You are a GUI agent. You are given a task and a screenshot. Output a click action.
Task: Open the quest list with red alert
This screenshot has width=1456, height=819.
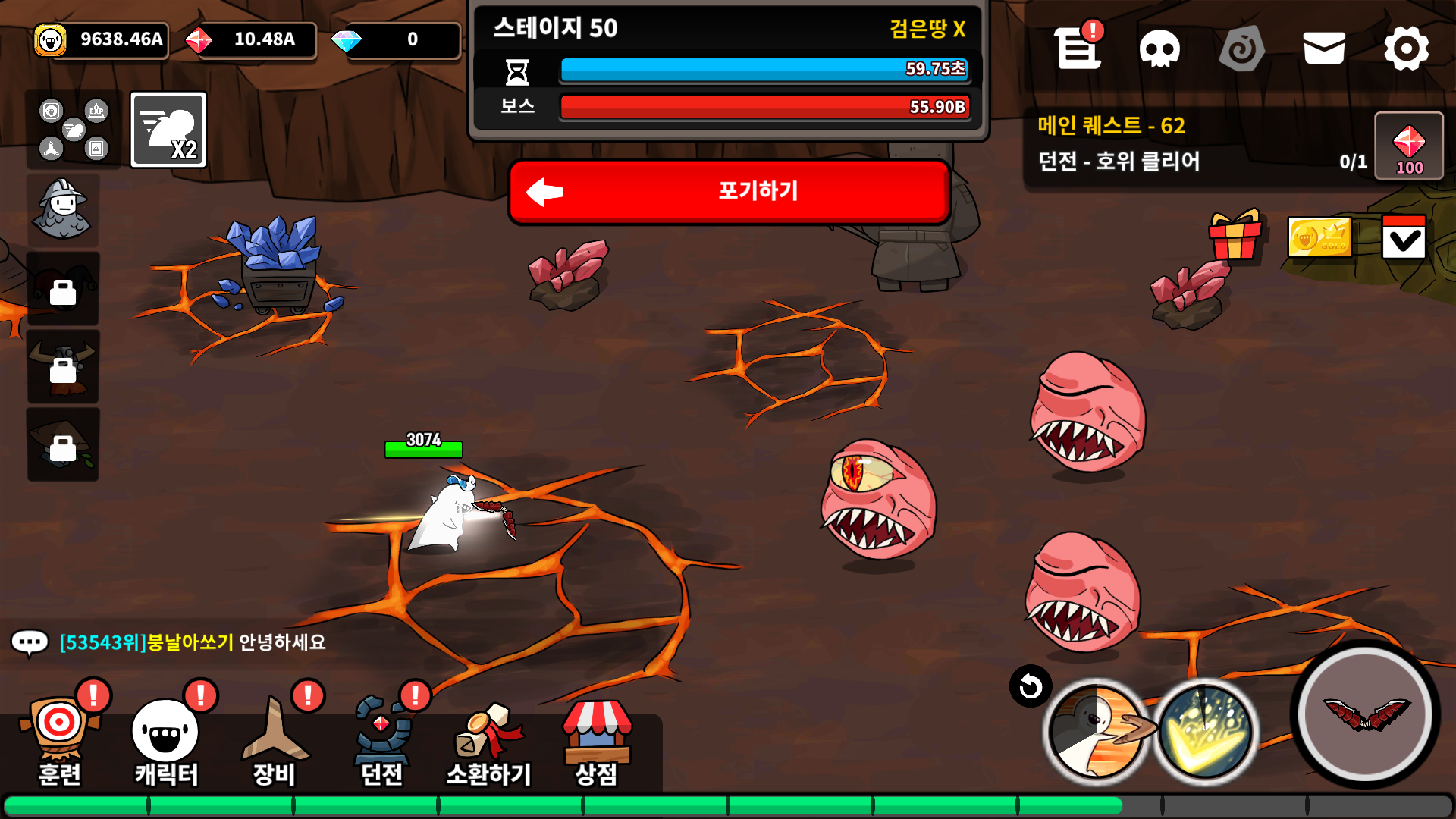tap(1078, 49)
